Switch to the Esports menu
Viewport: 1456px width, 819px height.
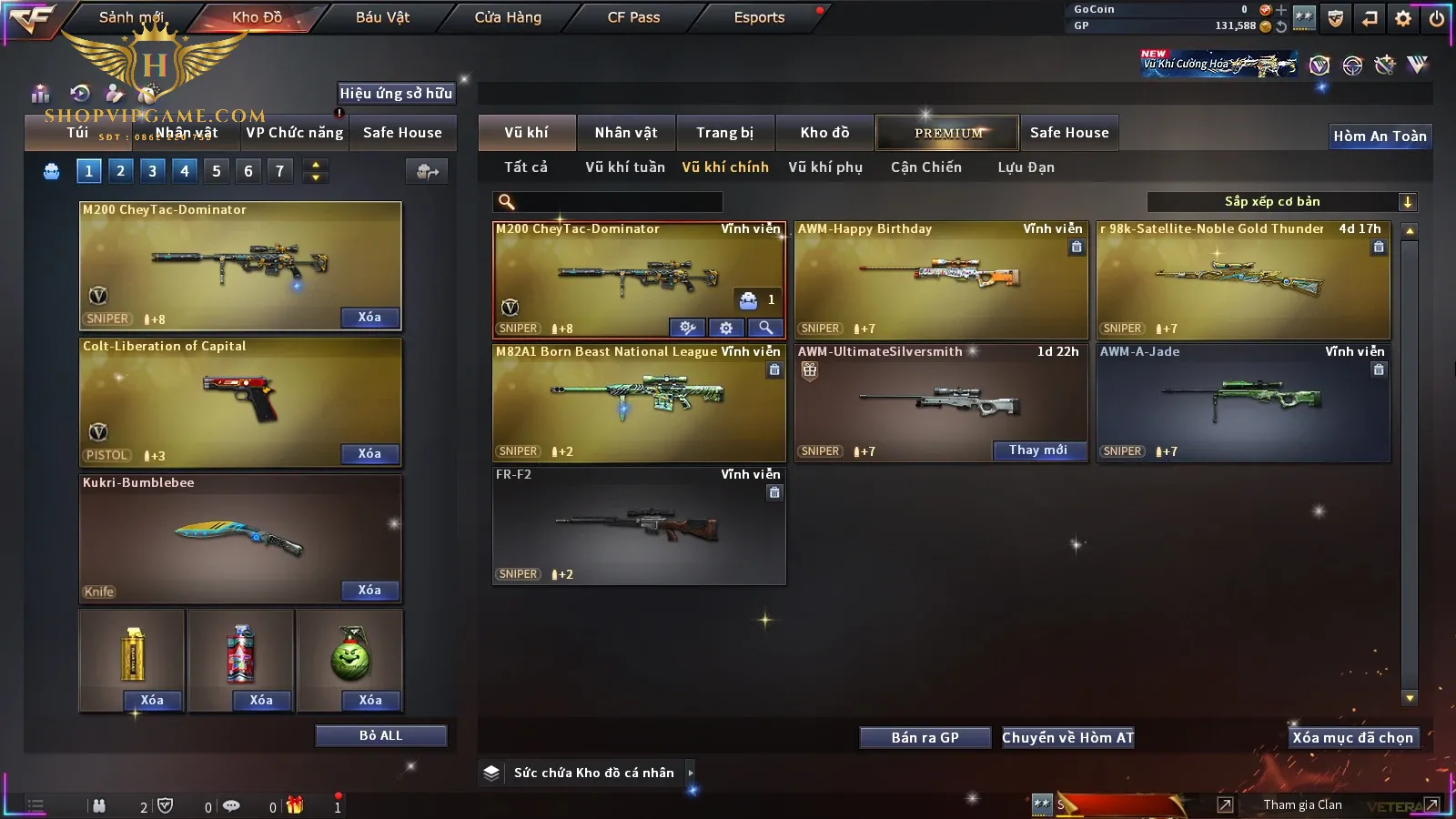(759, 17)
